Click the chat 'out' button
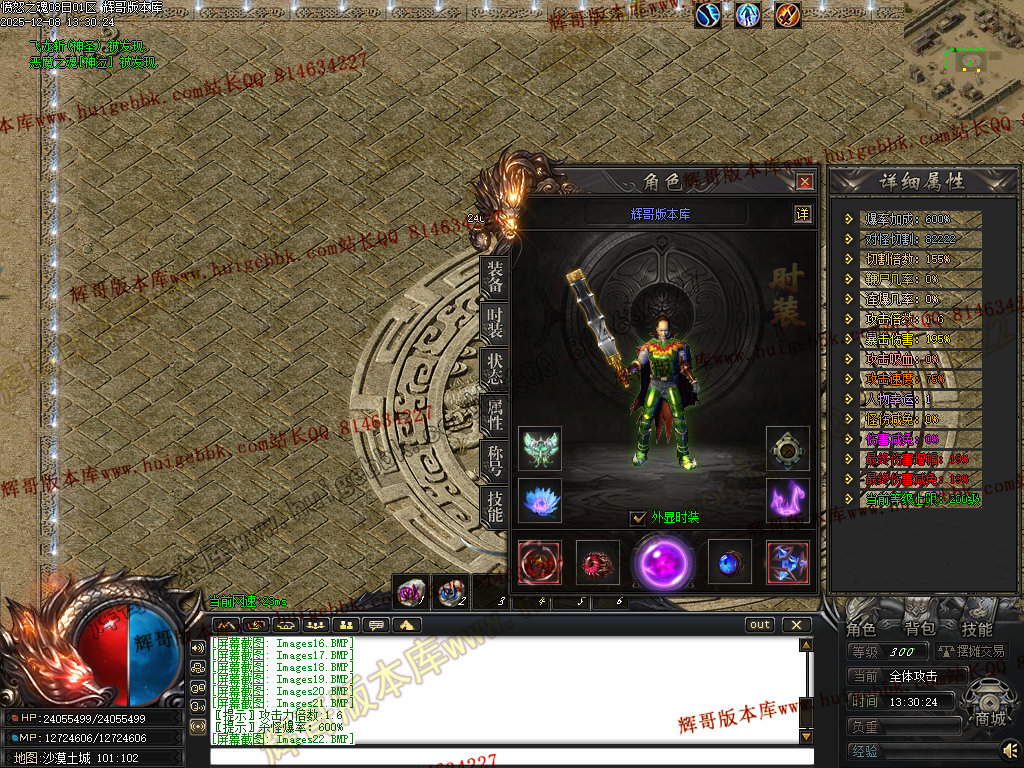Image resolution: width=1024 pixels, height=768 pixels. pos(760,625)
